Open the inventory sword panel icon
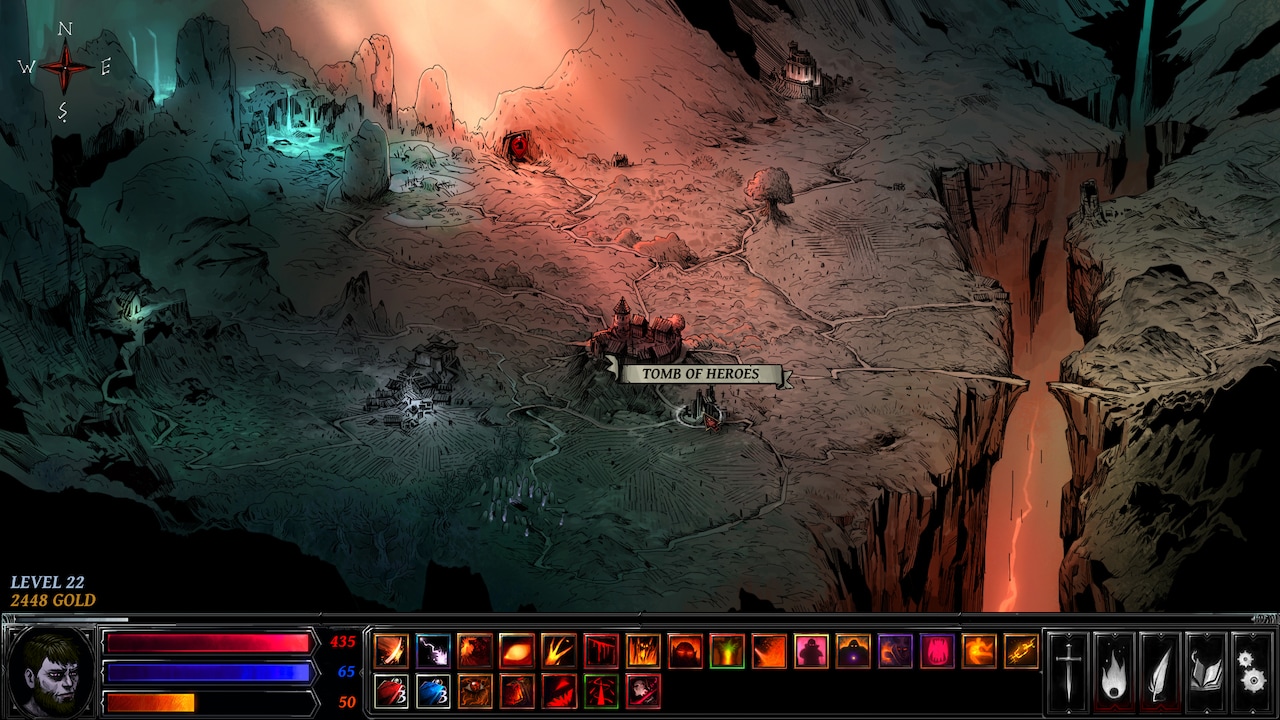The height and width of the screenshot is (720, 1280). coord(1068,670)
